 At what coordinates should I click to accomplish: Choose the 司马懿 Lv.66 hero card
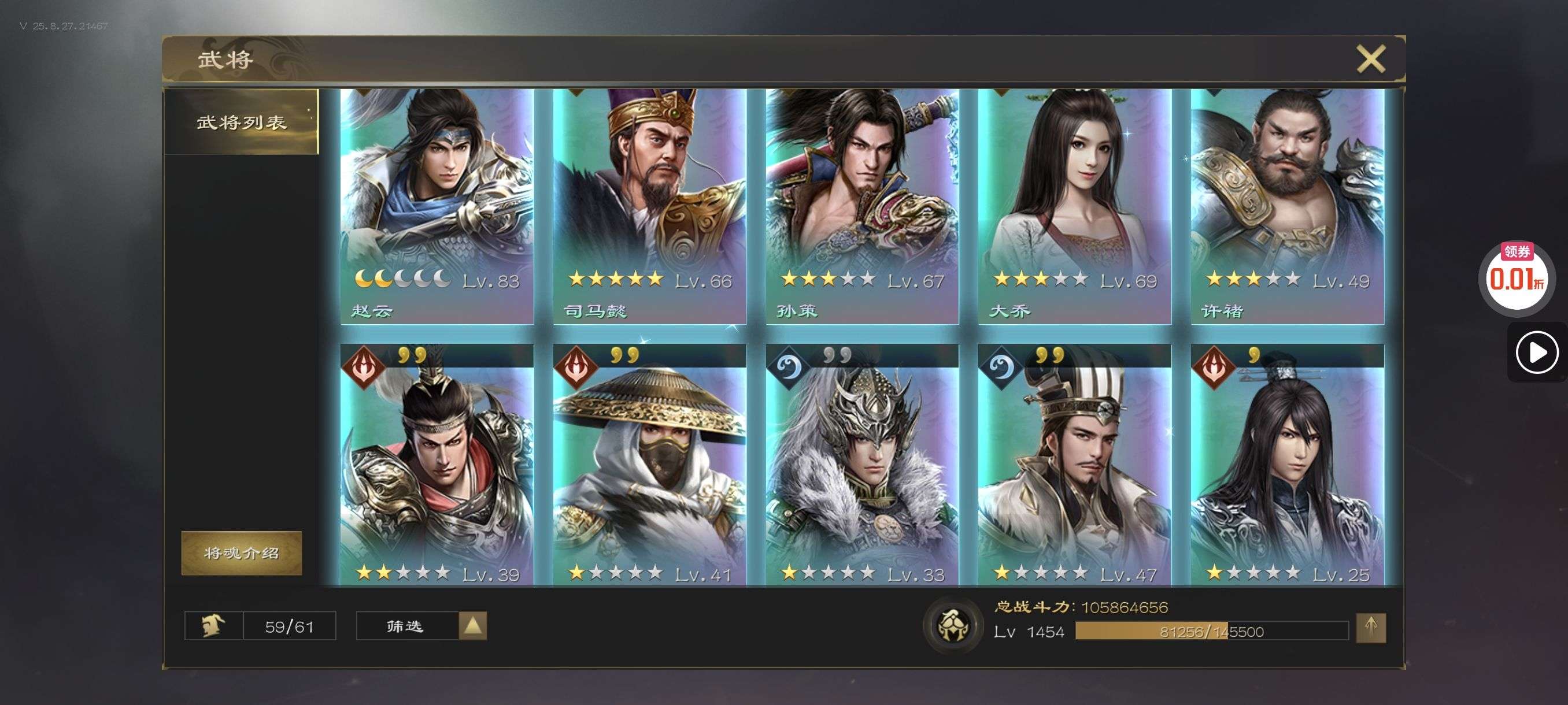[x=649, y=207]
